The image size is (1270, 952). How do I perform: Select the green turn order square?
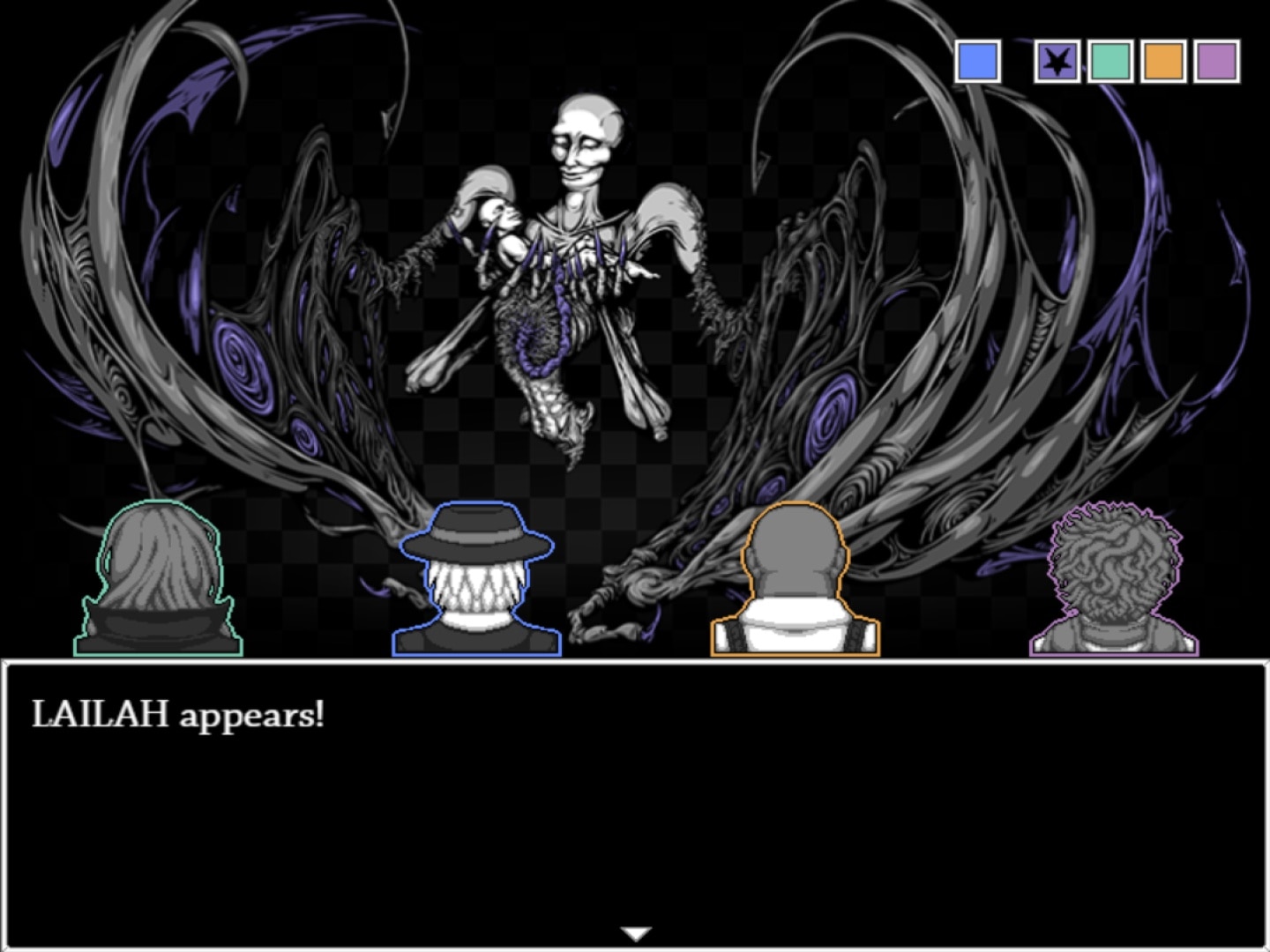pos(1110,62)
